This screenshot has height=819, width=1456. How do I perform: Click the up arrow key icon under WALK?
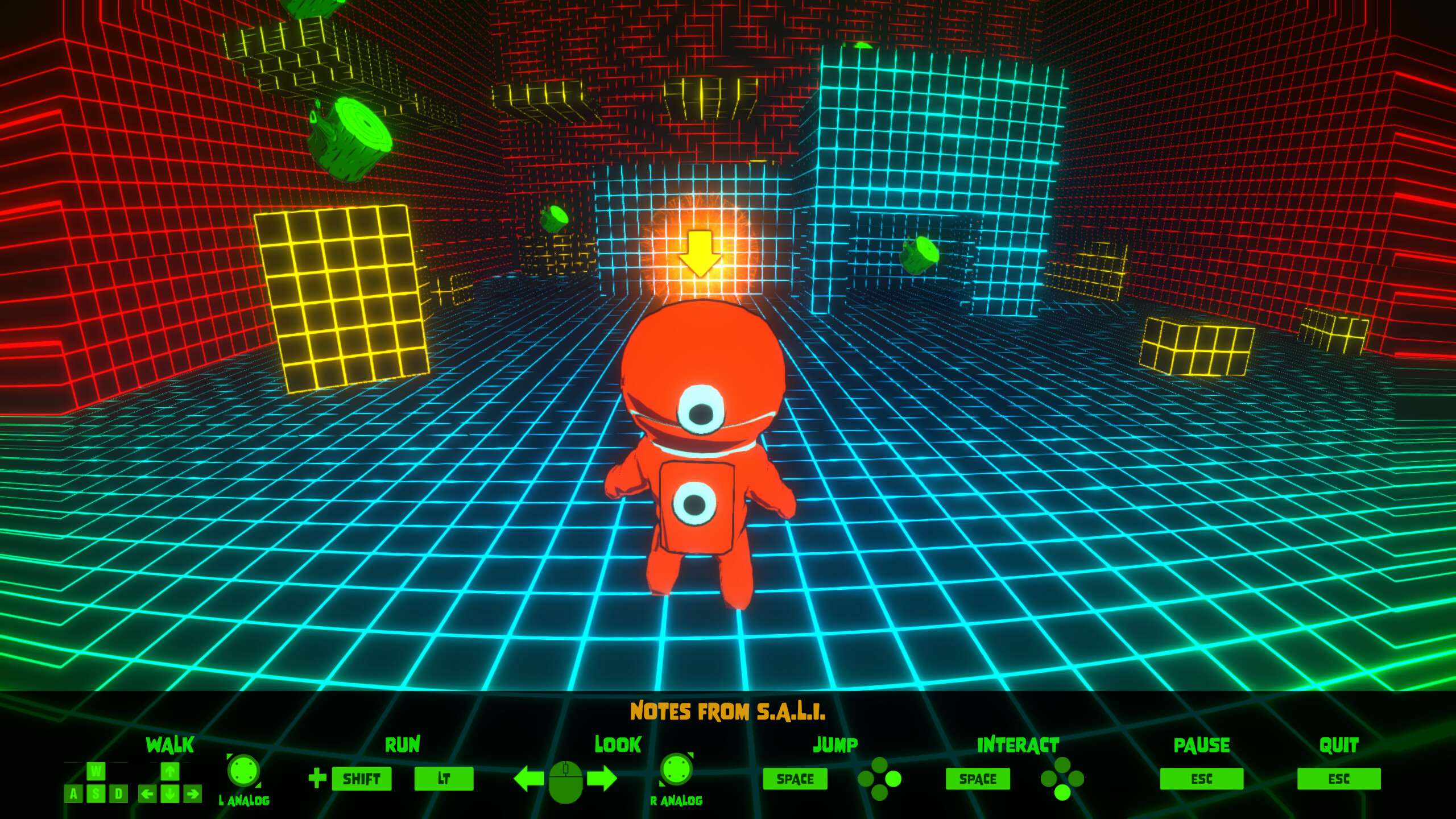[169, 772]
